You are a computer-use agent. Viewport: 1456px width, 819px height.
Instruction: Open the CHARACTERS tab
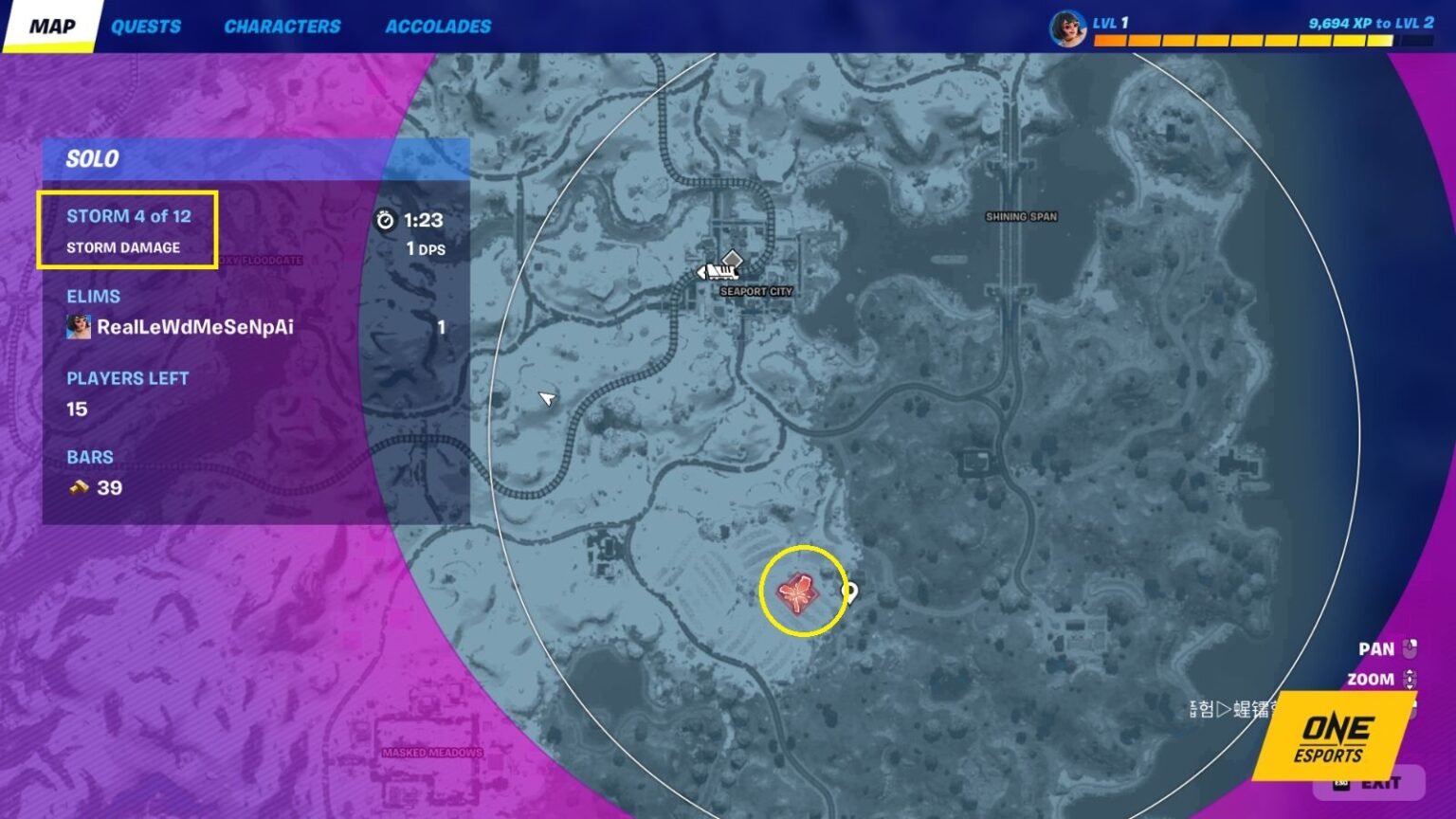pos(282,26)
